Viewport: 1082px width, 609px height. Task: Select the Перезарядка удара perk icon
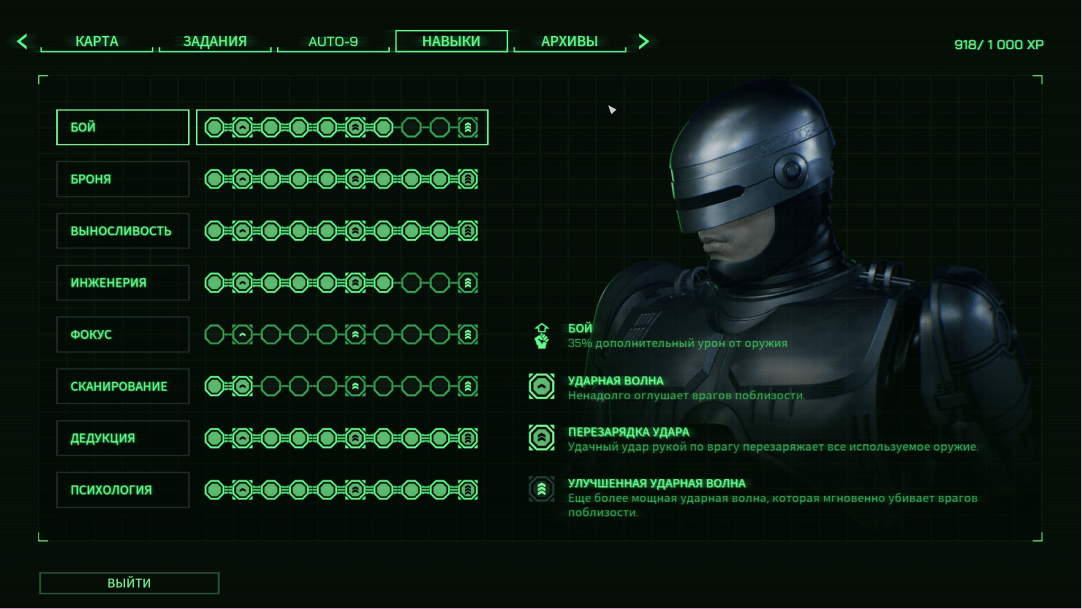[x=541, y=438]
